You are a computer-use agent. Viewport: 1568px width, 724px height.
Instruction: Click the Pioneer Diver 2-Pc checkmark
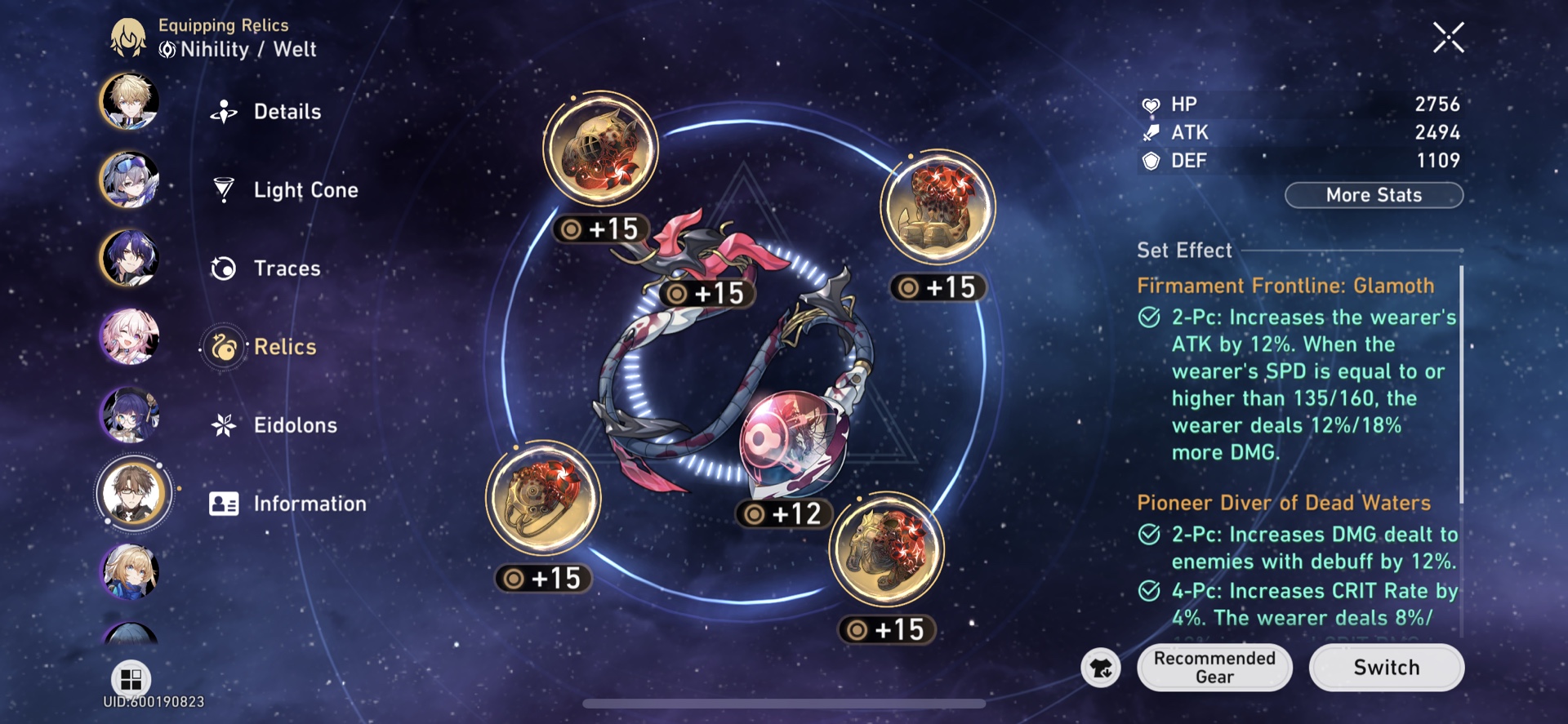(1151, 535)
